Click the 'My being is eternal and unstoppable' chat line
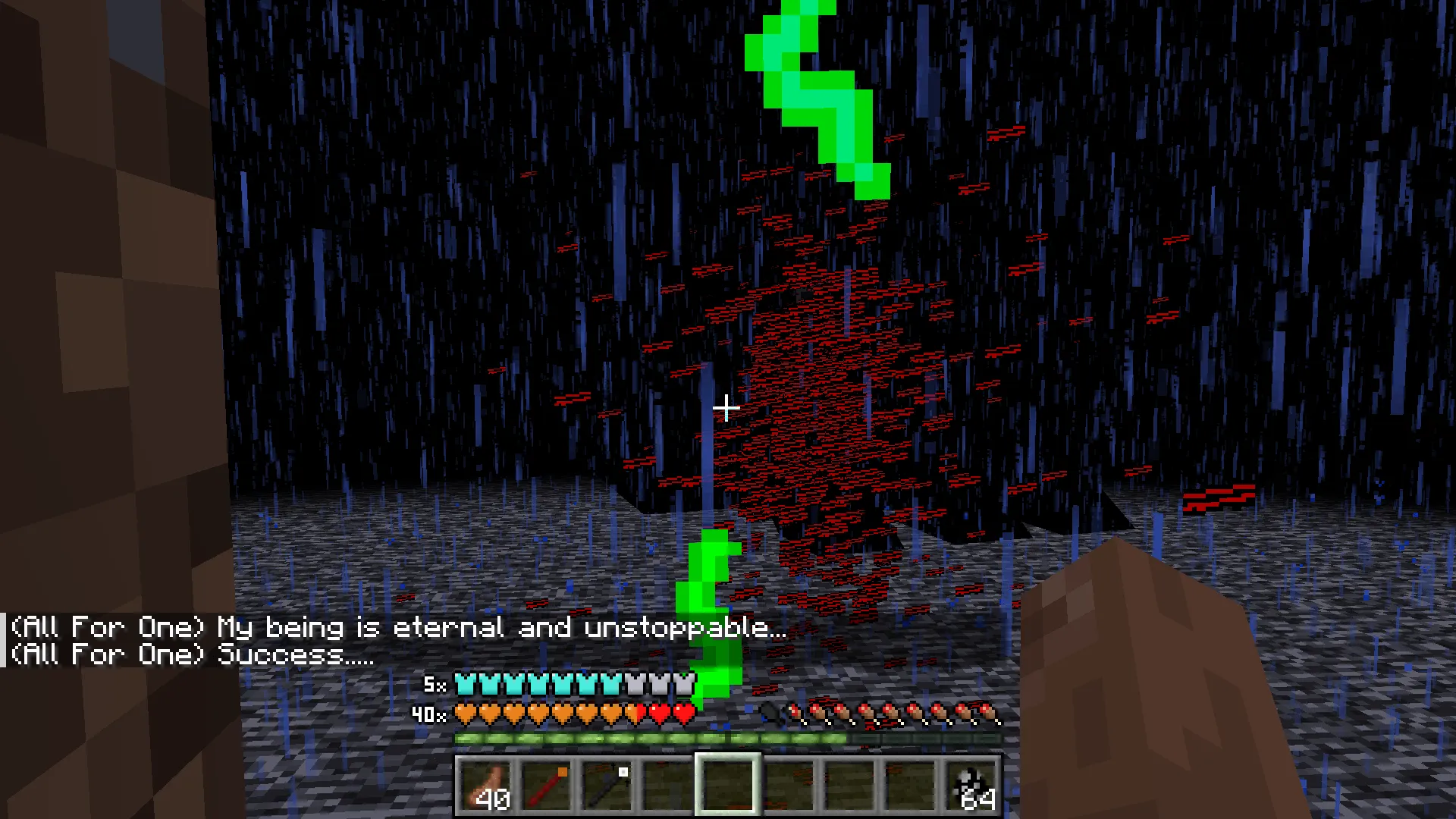This screenshot has height=819, width=1456. coord(394,627)
